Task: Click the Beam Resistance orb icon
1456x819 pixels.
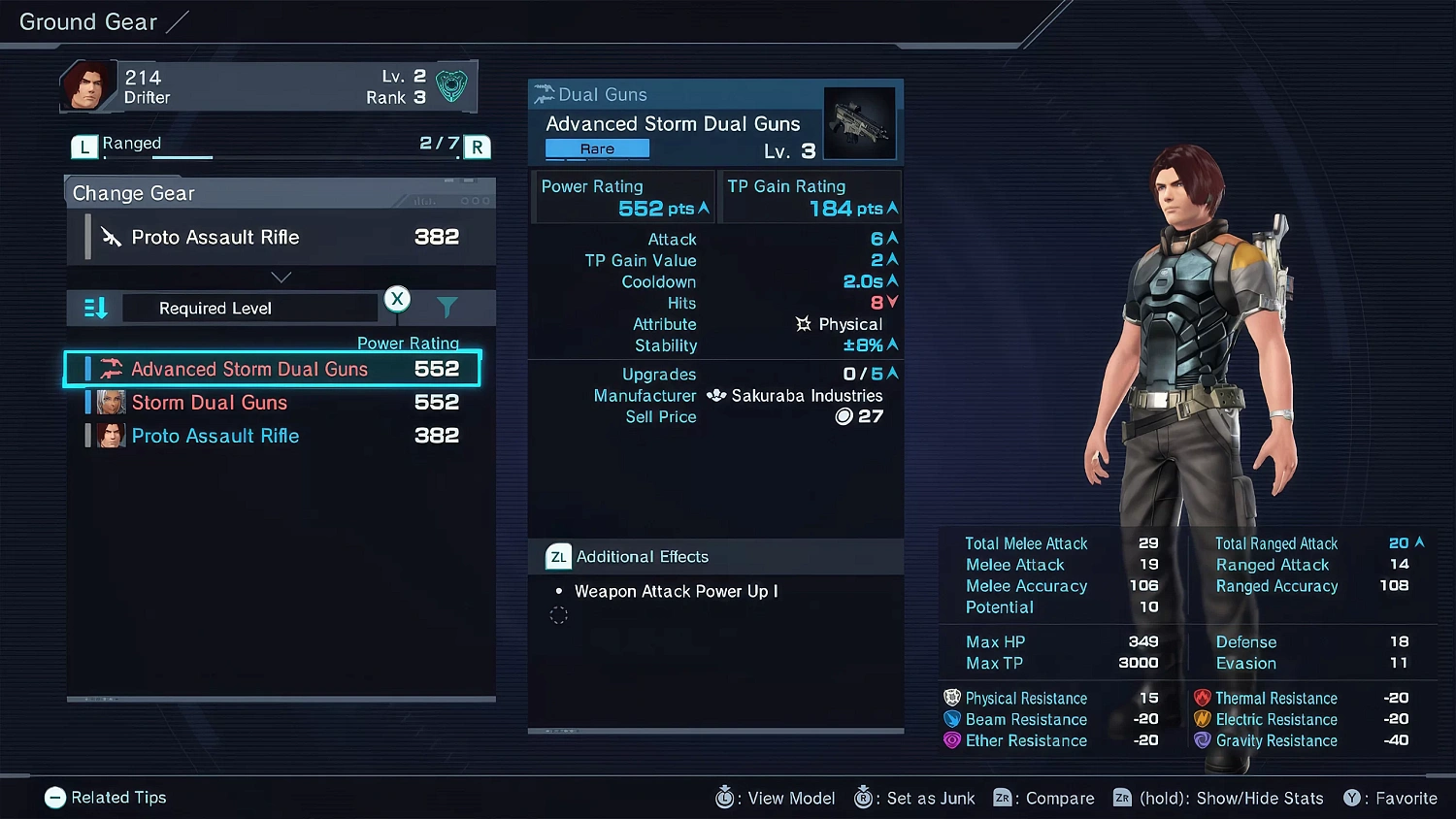Action: tap(950, 719)
